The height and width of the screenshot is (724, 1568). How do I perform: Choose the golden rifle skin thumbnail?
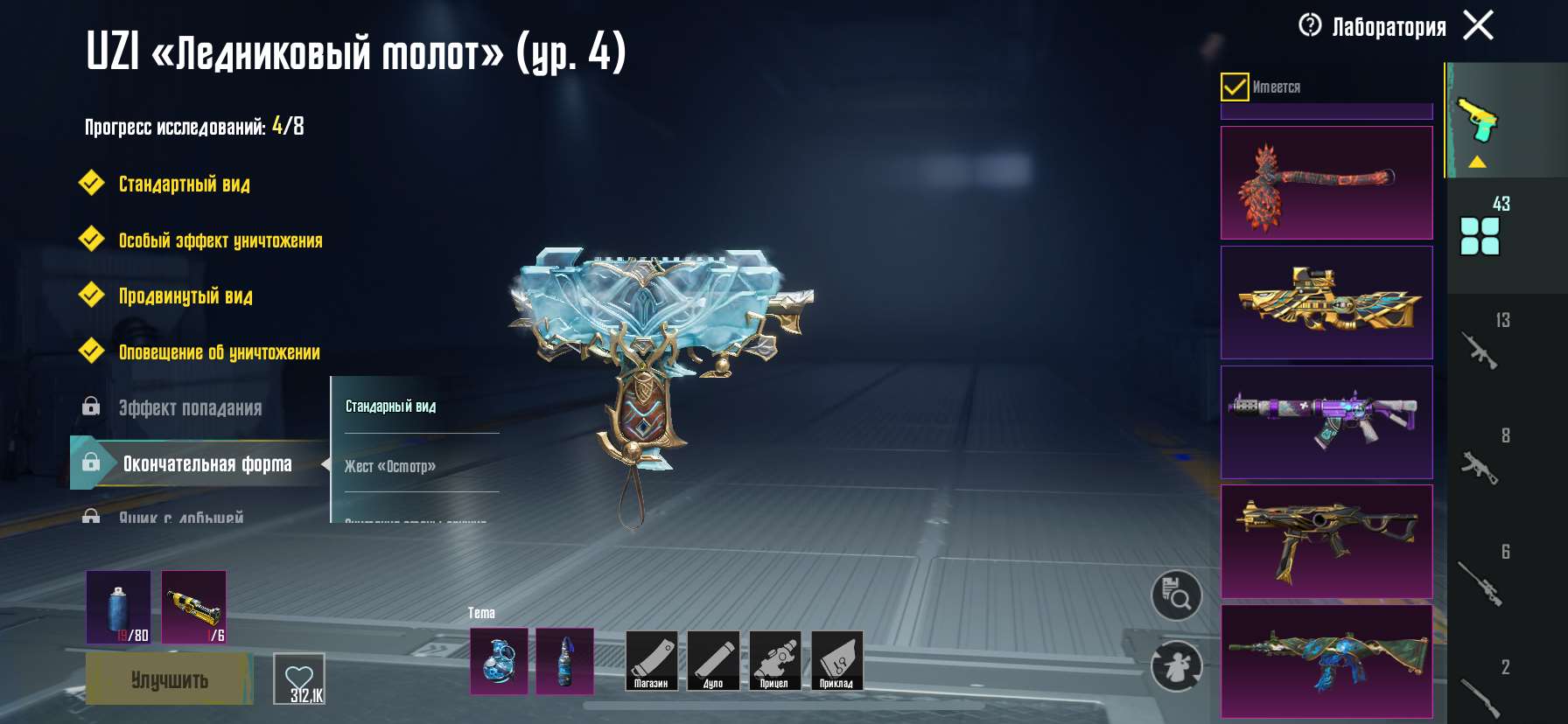pyautogui.click(x=1326, y=303)
